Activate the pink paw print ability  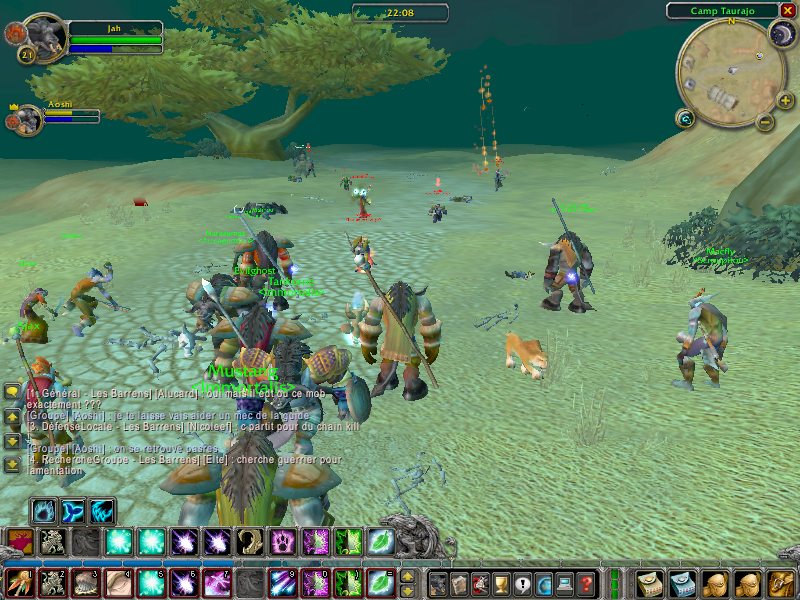click(283, 543)
